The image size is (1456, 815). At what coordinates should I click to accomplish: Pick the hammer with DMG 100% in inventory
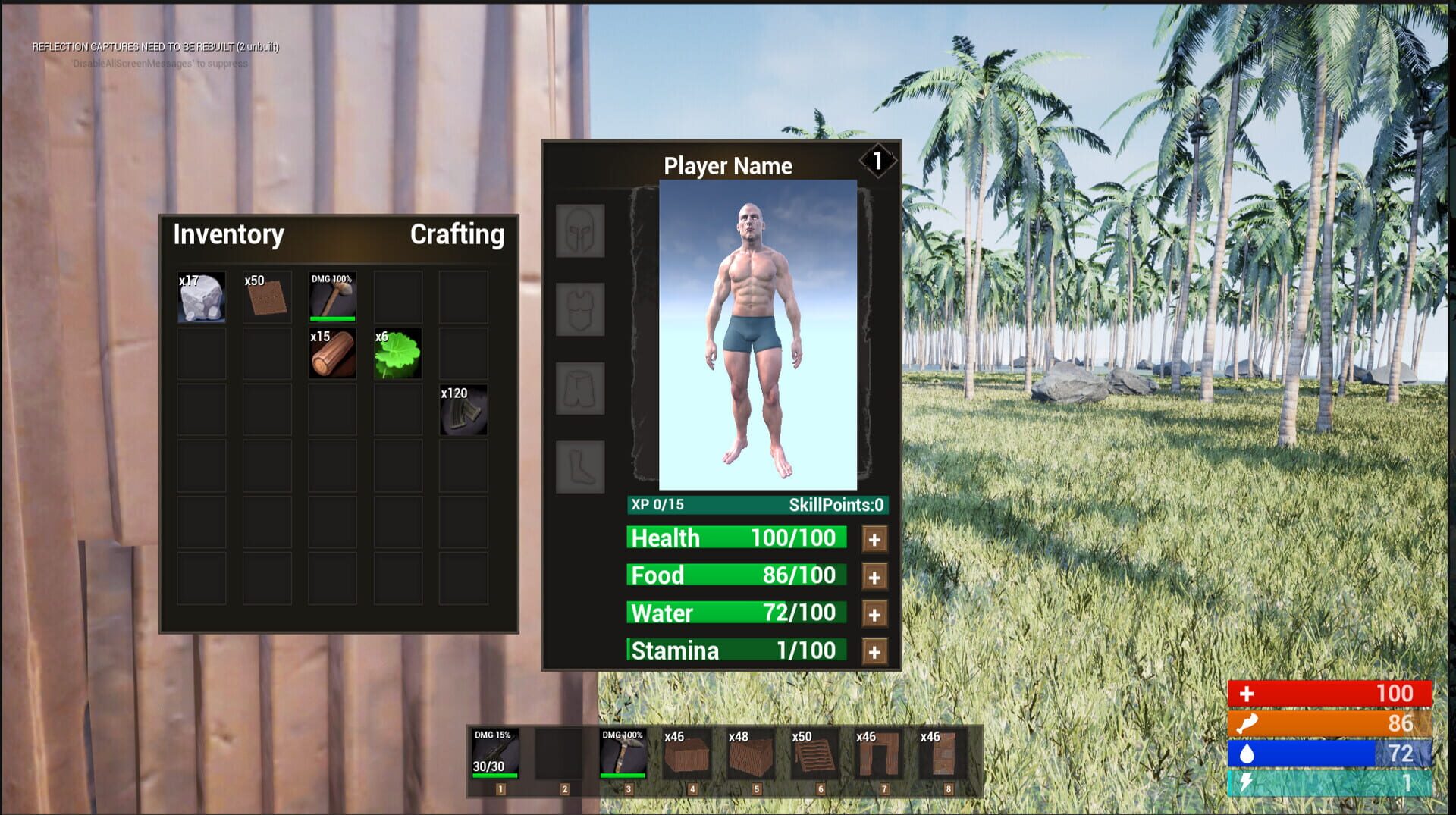331,296
